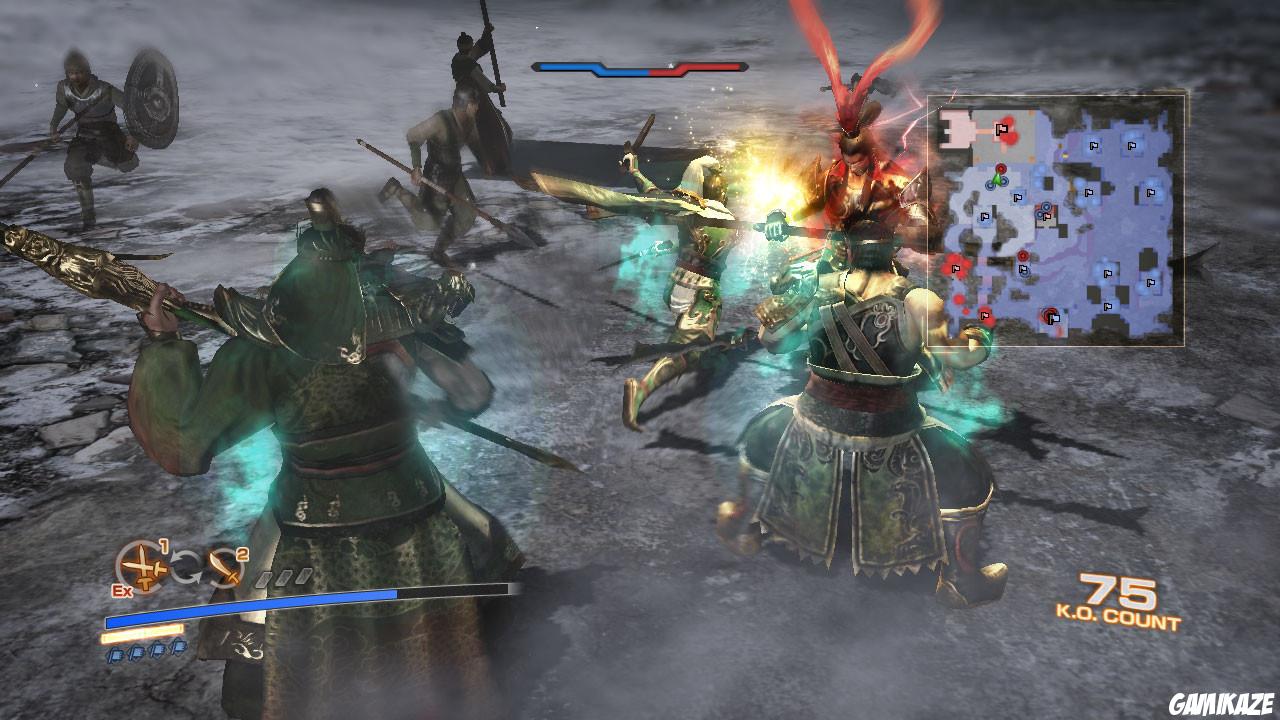Click the blue ally circle near the minimap center
Image resolution: width=1280 pixels, height=720 pixels.
click(1045, 207)
